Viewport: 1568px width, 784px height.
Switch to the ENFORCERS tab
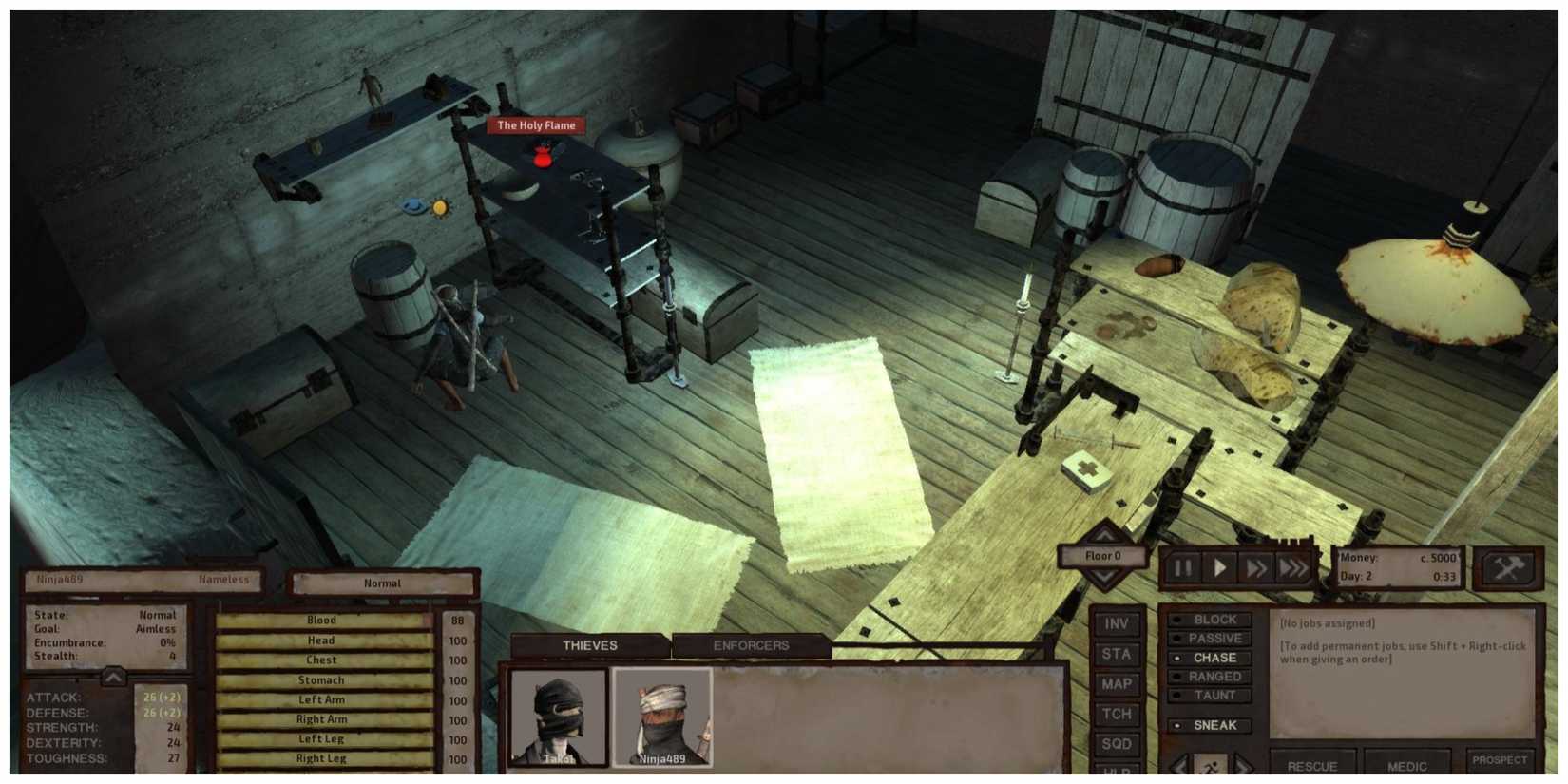coord(751,645)
